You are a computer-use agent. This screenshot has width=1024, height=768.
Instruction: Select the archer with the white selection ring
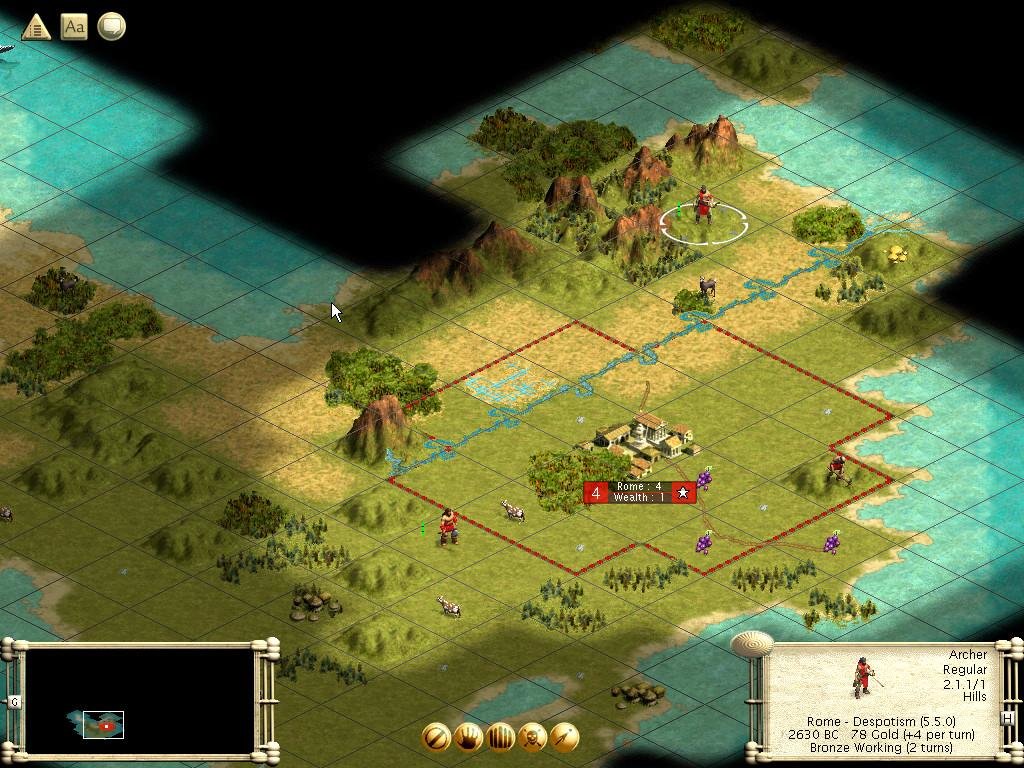[704, 208]
